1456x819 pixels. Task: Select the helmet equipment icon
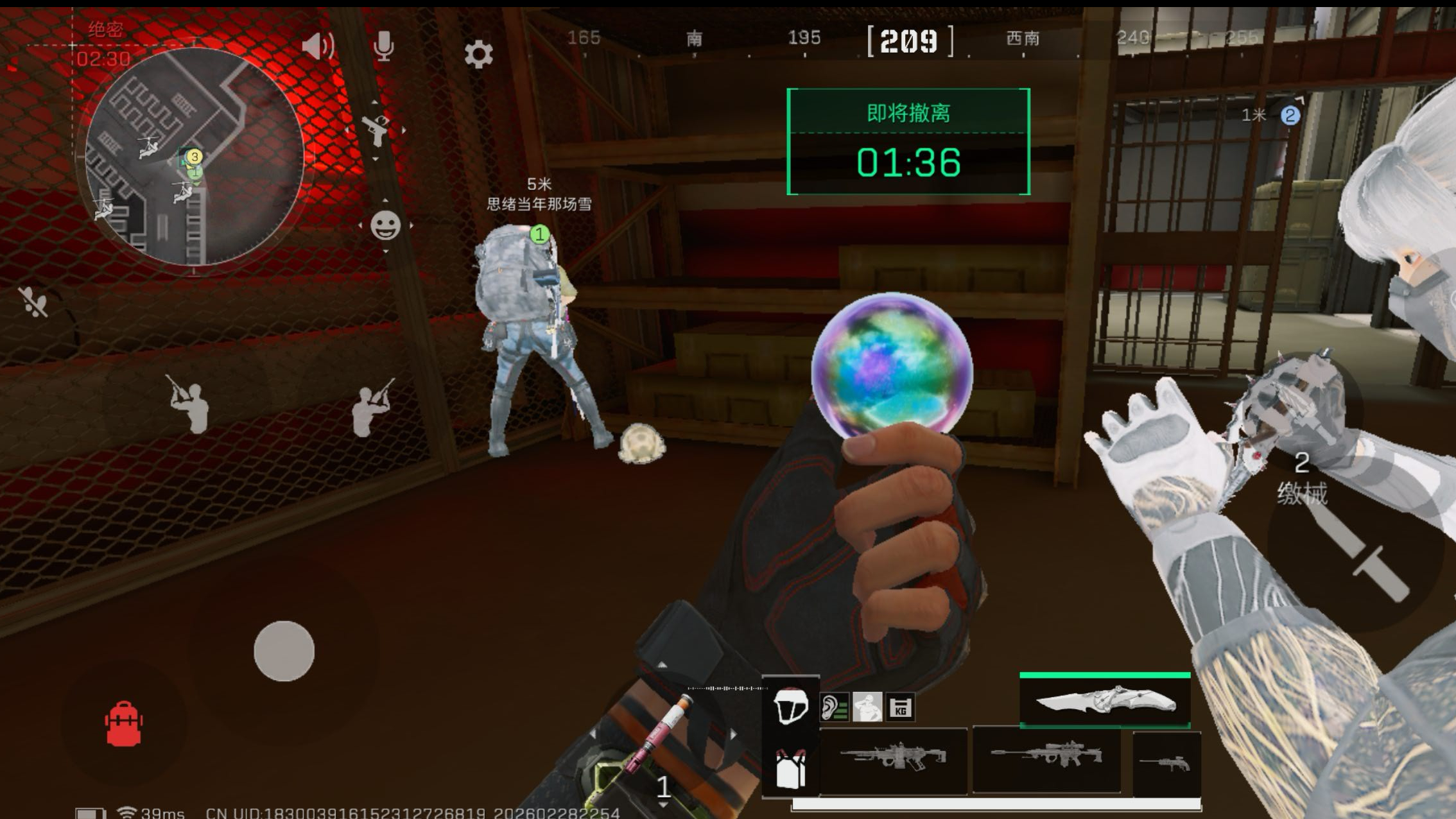tap(790, 706)
